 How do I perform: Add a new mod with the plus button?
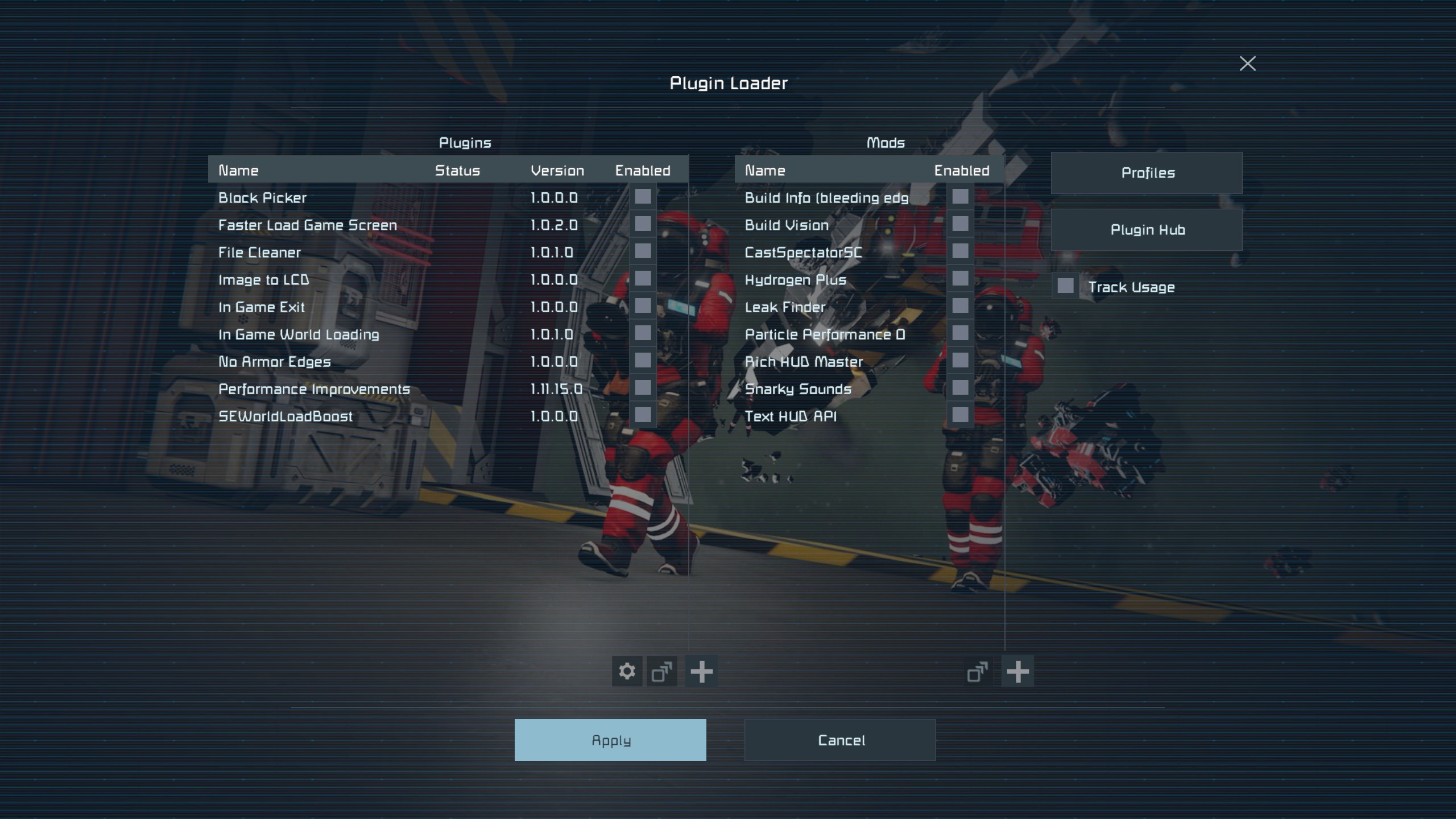1017,672
